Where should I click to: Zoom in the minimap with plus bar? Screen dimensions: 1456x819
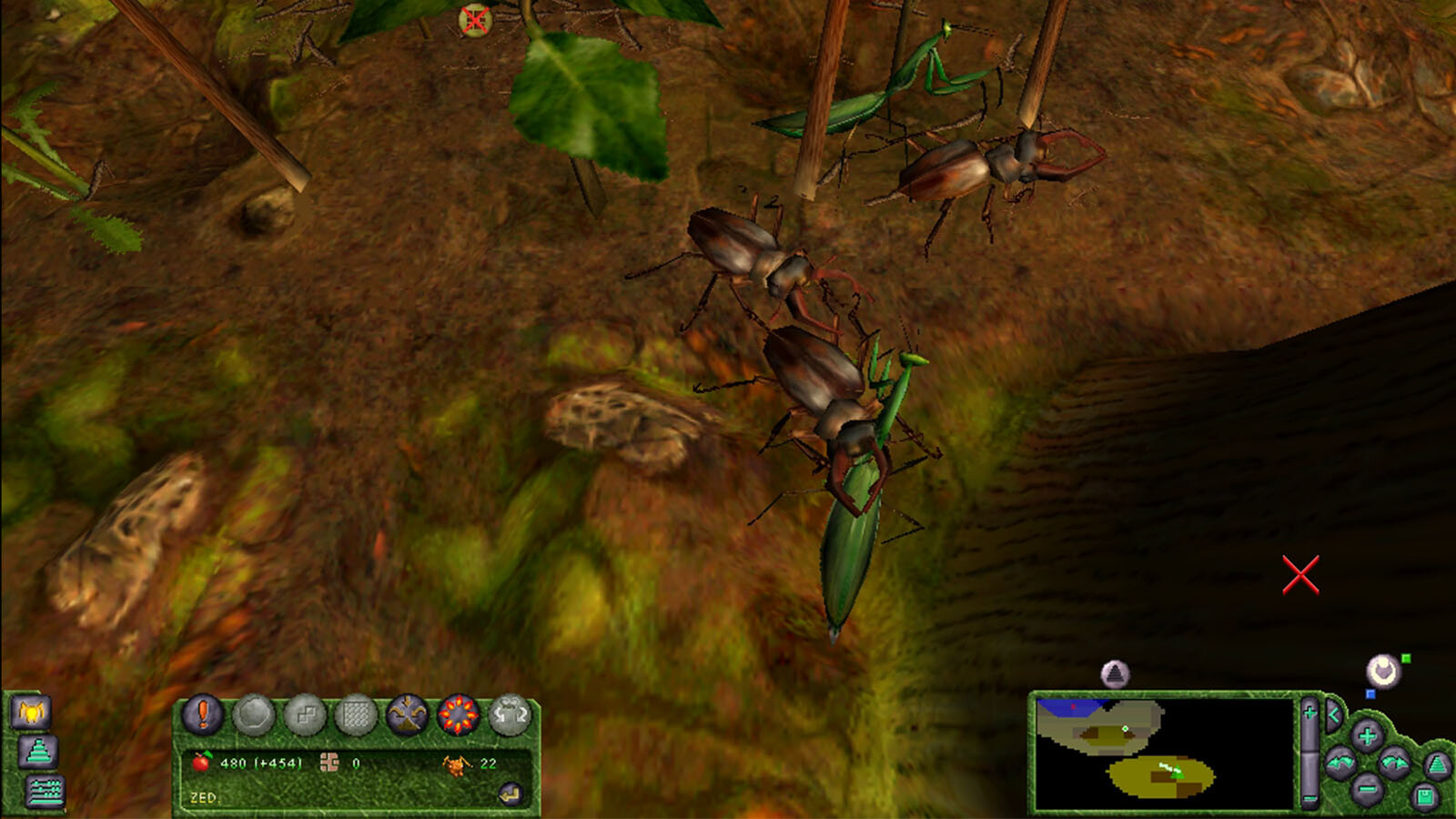1309,713
